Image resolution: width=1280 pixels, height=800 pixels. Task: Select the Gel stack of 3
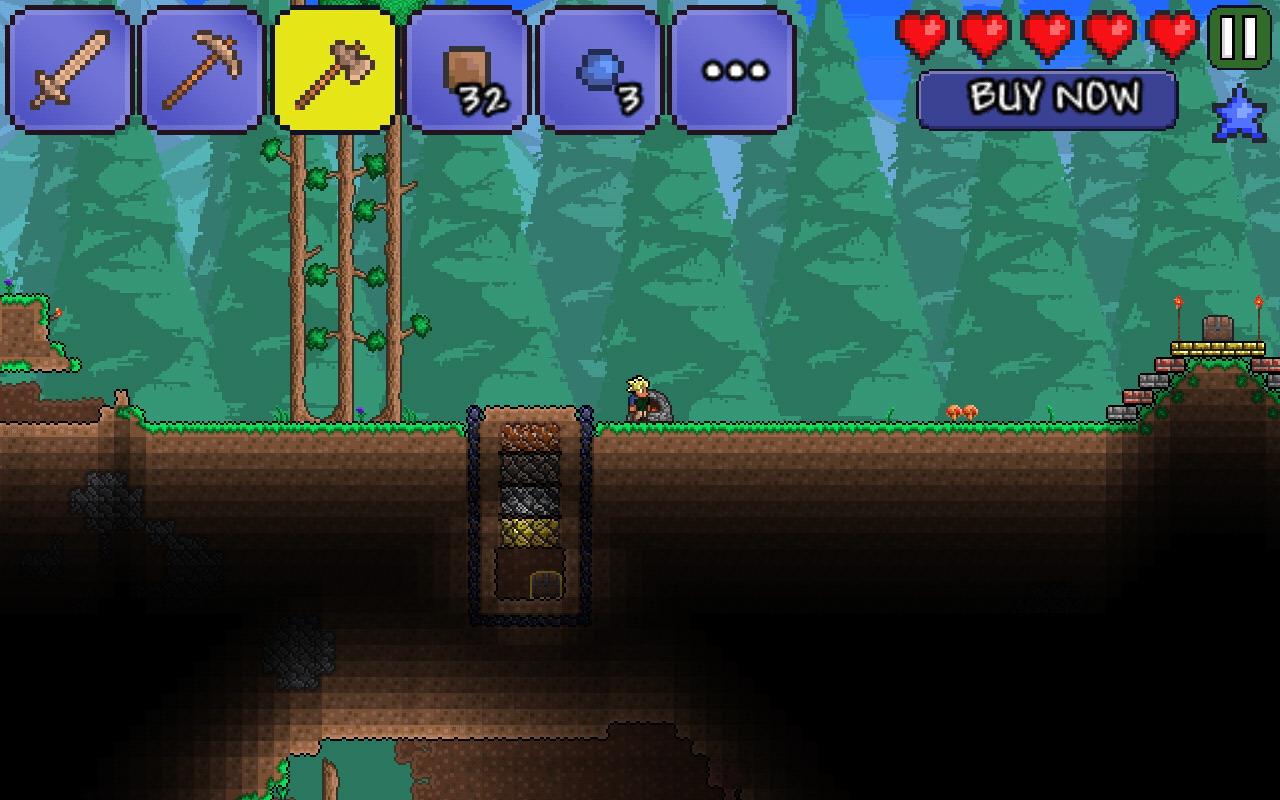[598, 70]
